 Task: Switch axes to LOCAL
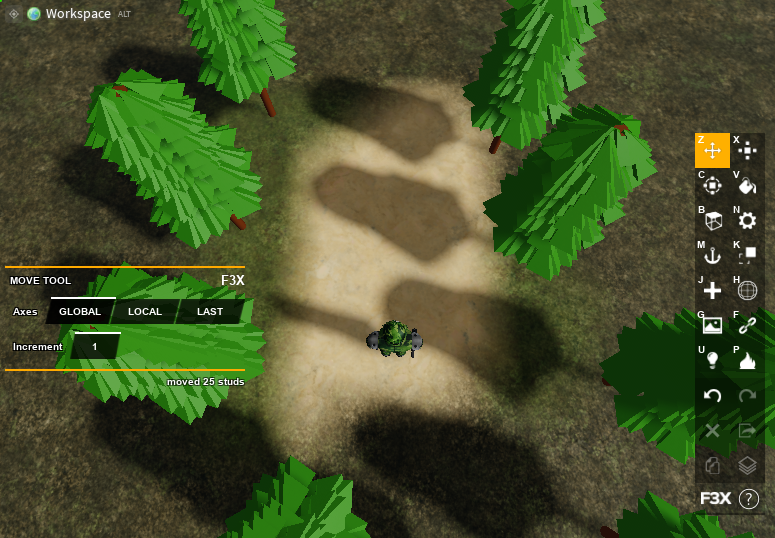pos(145,312)
